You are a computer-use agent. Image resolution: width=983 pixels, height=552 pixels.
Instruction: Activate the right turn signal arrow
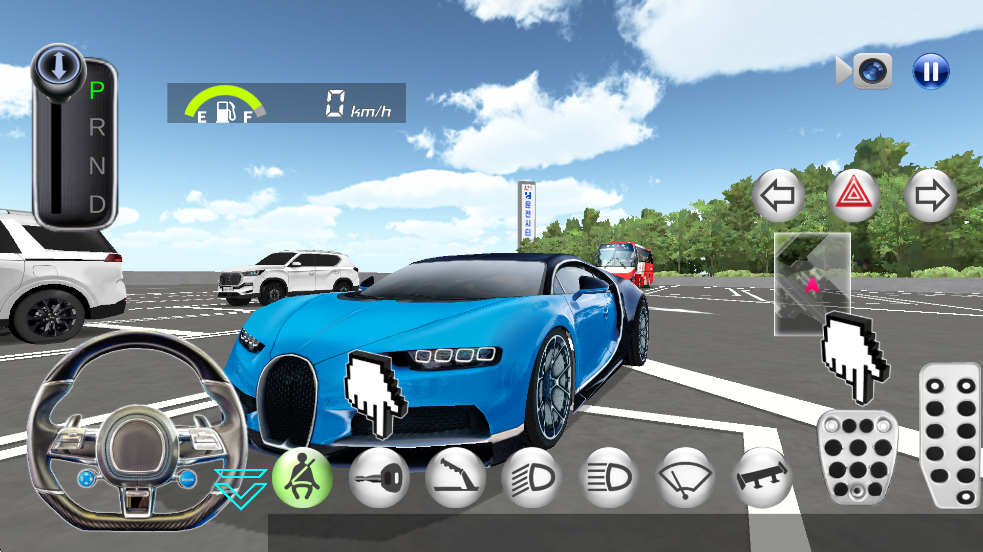(930, 195)
